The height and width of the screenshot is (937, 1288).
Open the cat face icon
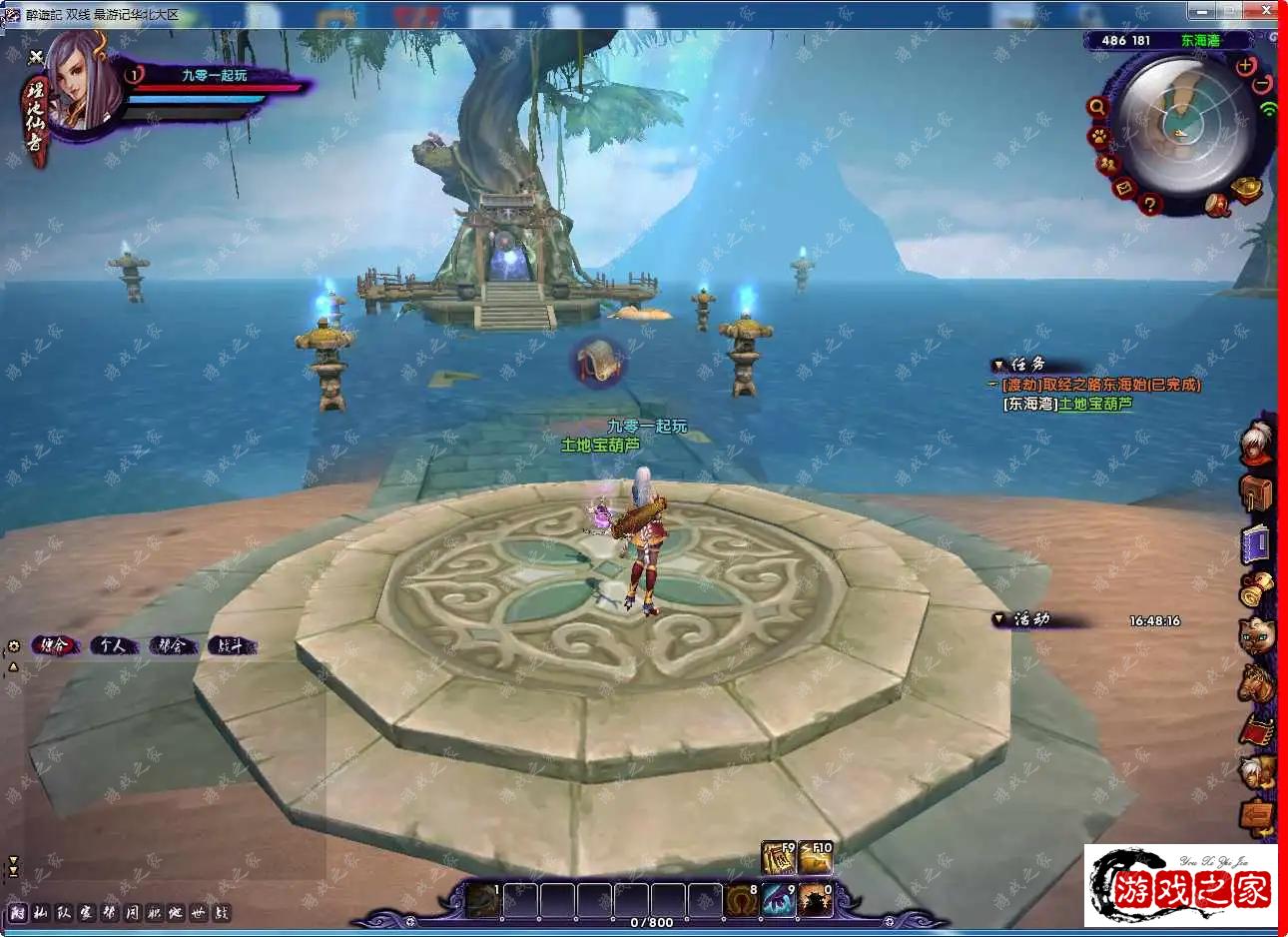click(x=1256, y=635)
